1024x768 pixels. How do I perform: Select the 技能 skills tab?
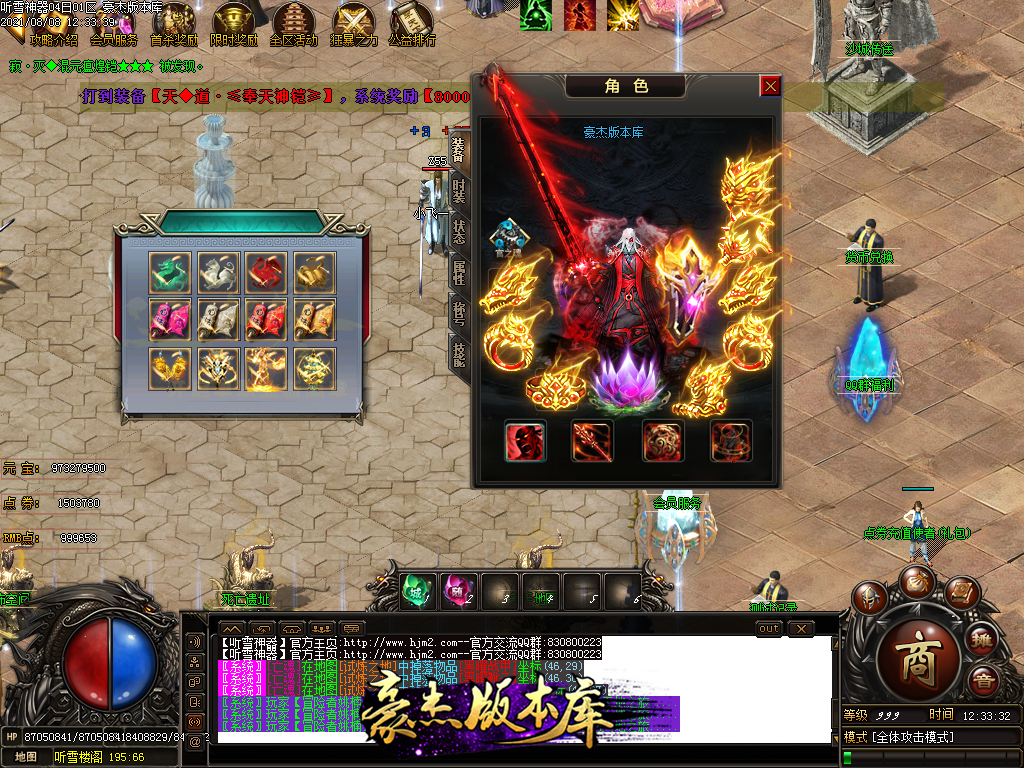[x=458, y=354]
